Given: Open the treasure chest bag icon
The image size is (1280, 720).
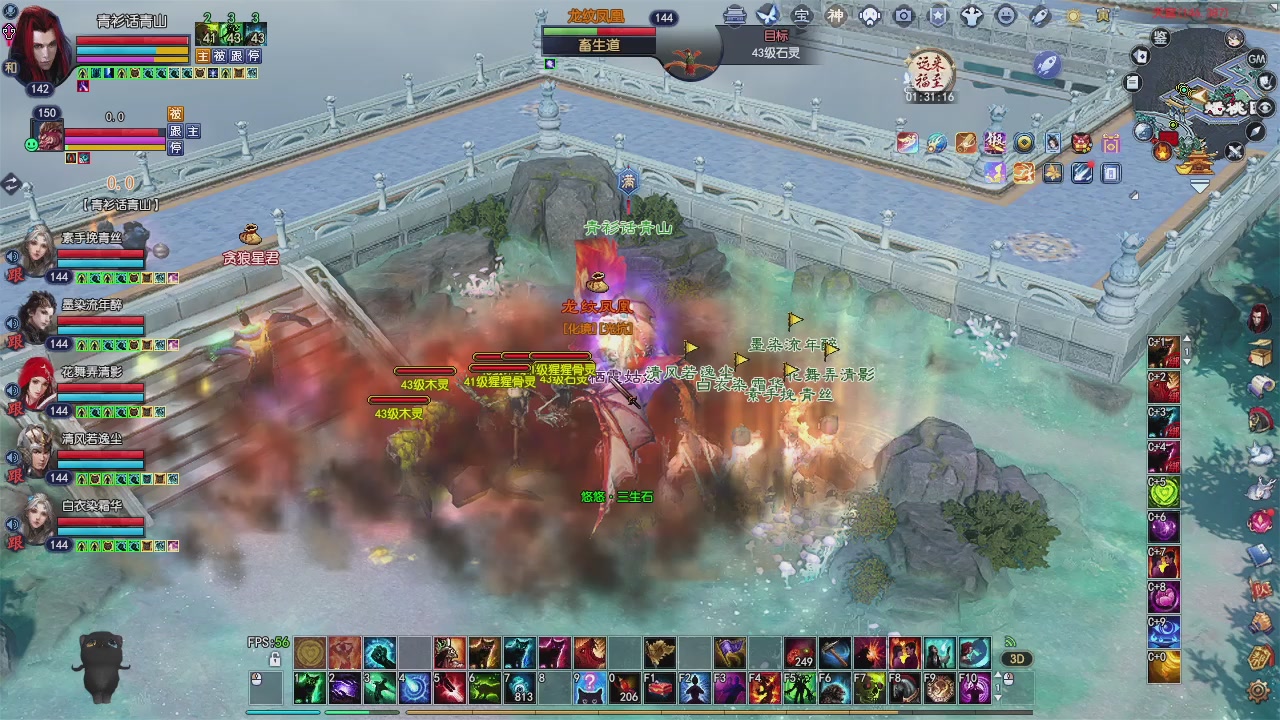Looking at the screenshot, I should tap(1260, 354).
